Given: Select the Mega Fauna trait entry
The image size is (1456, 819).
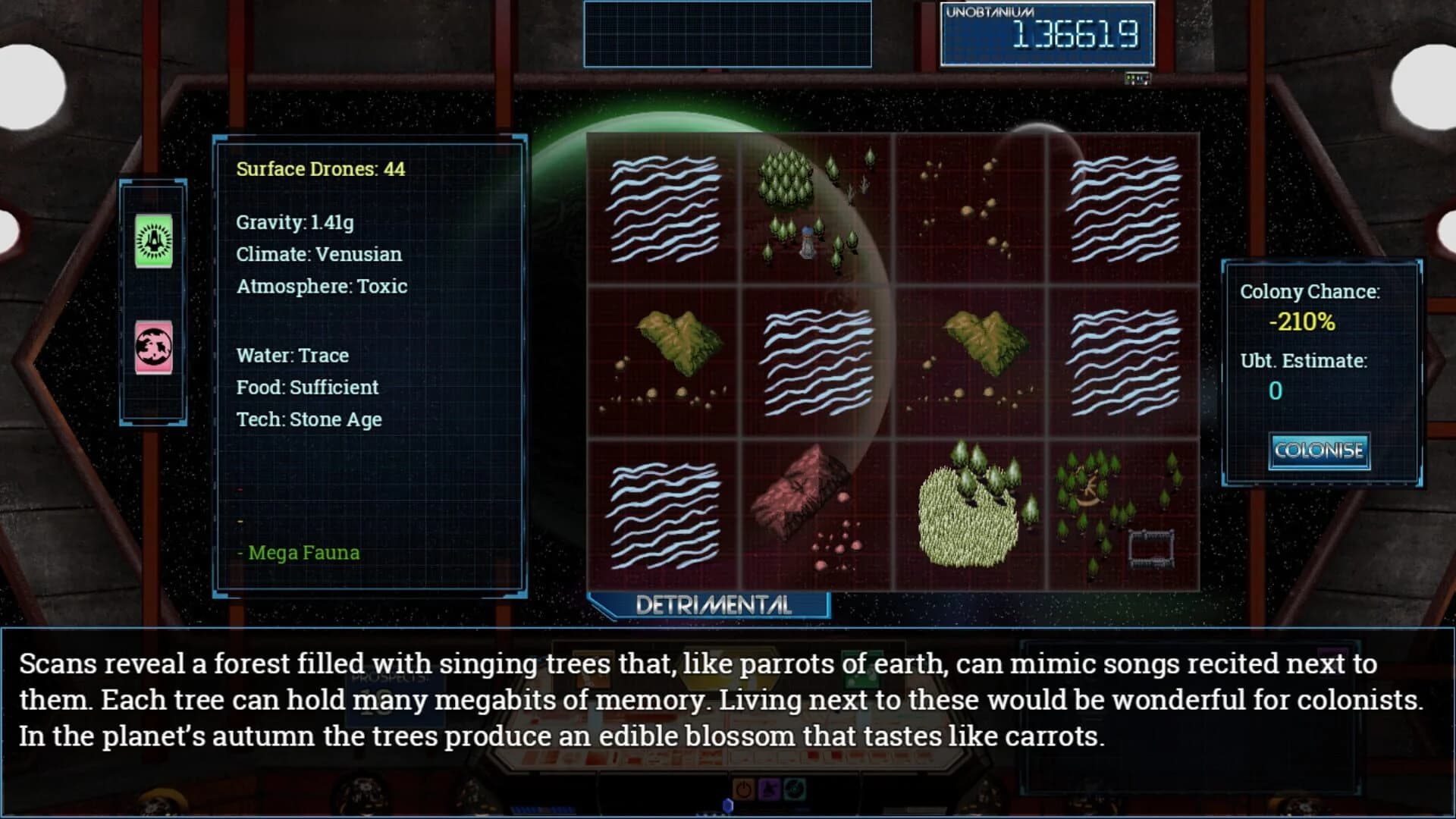Looking at the screenshot, I should 302,553.
